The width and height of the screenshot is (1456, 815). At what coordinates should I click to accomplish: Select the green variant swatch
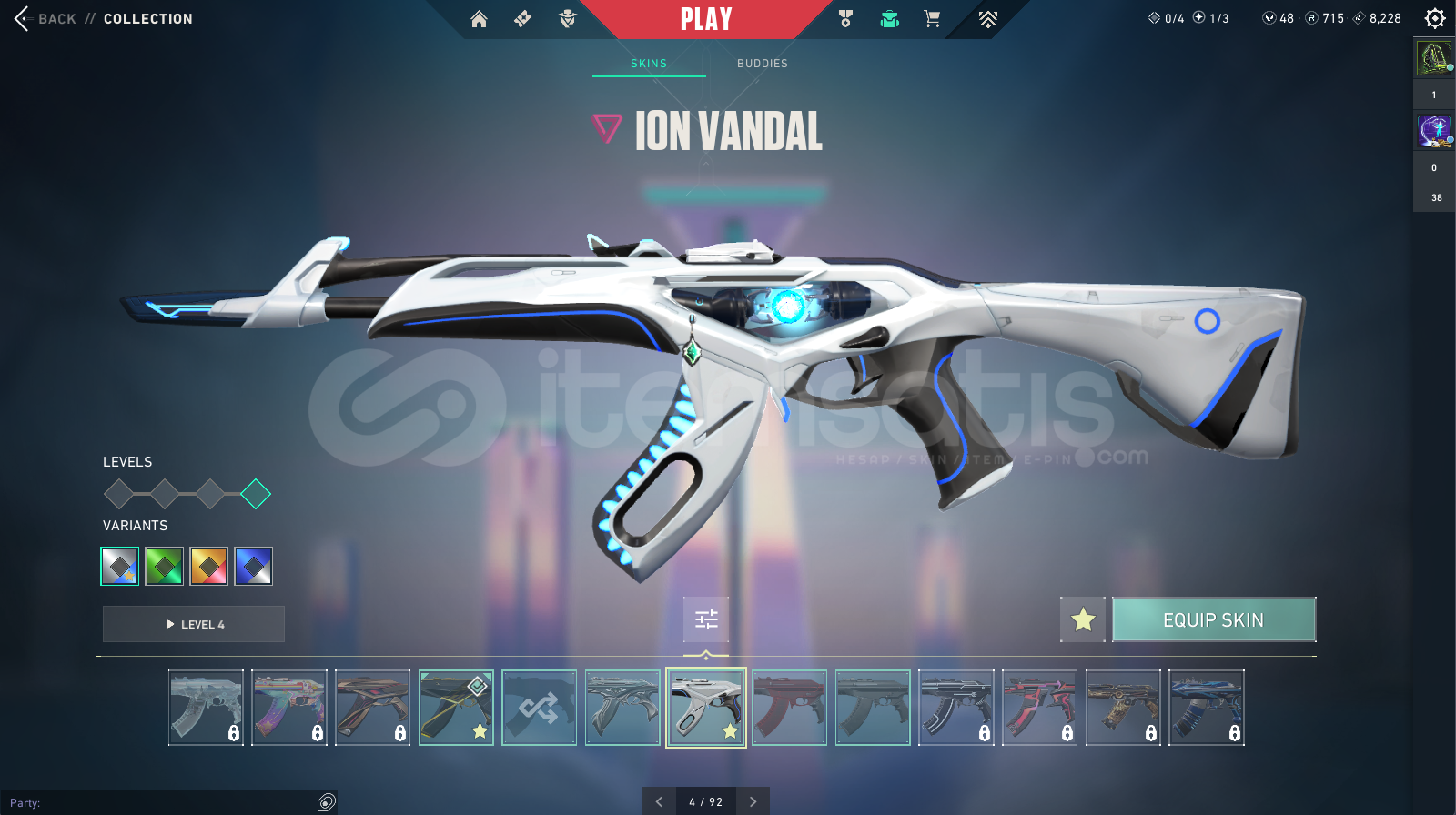[x=165, y=567]
